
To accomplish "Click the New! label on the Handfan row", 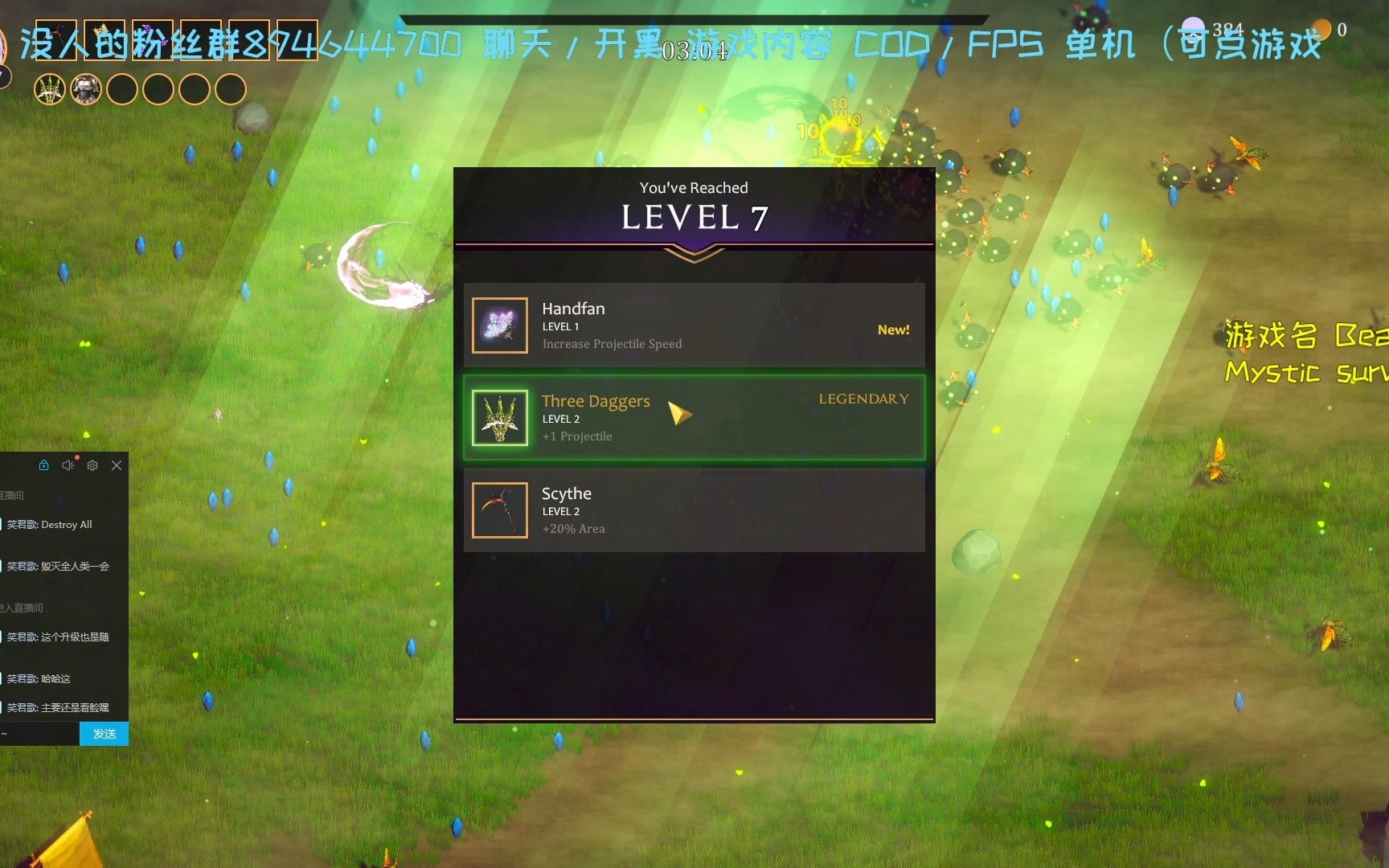I will tap(893, 330).
